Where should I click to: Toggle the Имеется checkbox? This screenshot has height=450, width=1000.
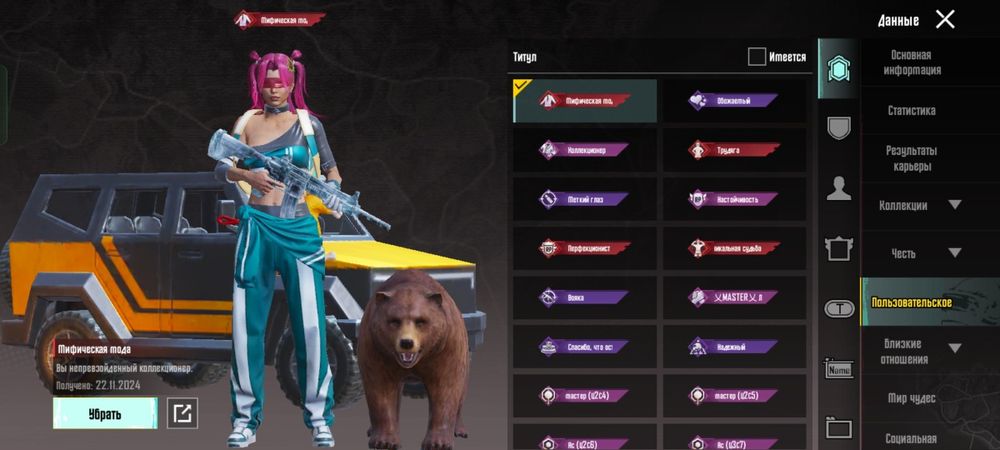(757, 57)
